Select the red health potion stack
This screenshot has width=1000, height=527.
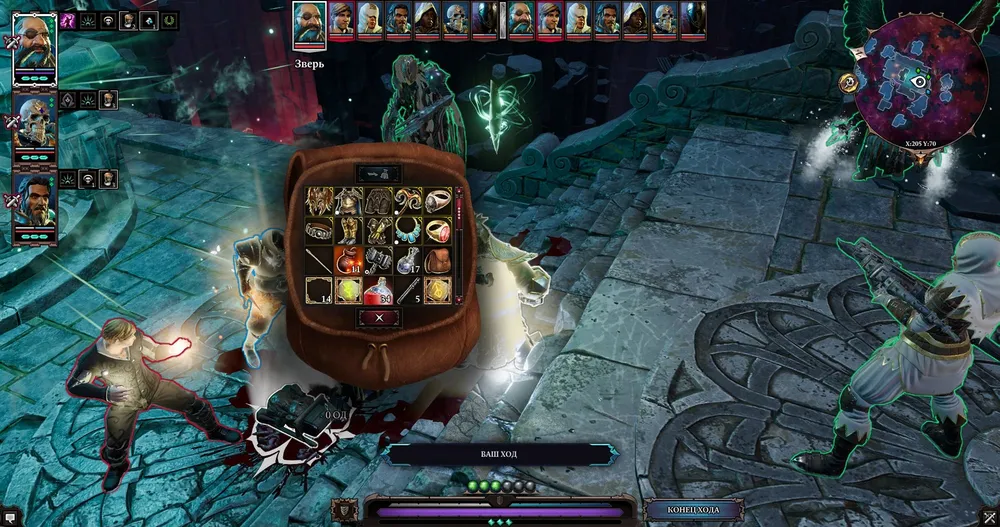click(378, 290)
